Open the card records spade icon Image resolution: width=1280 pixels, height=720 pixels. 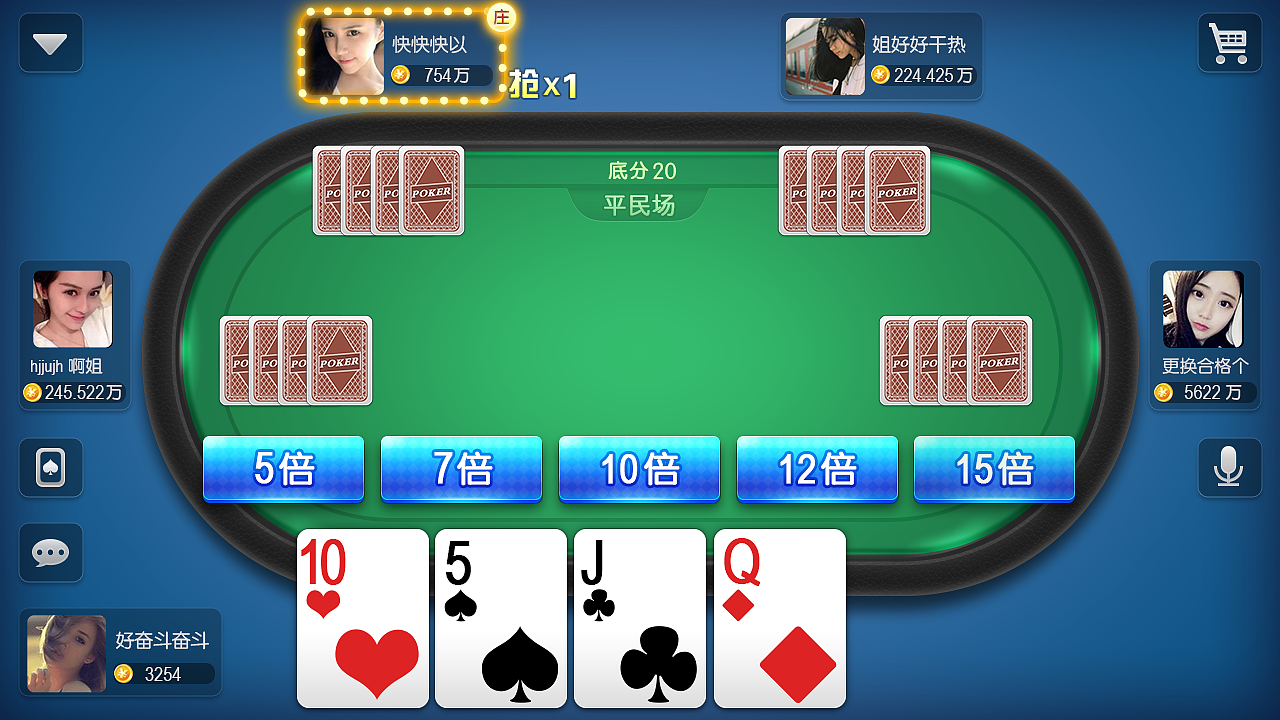(x=50, y=468)
